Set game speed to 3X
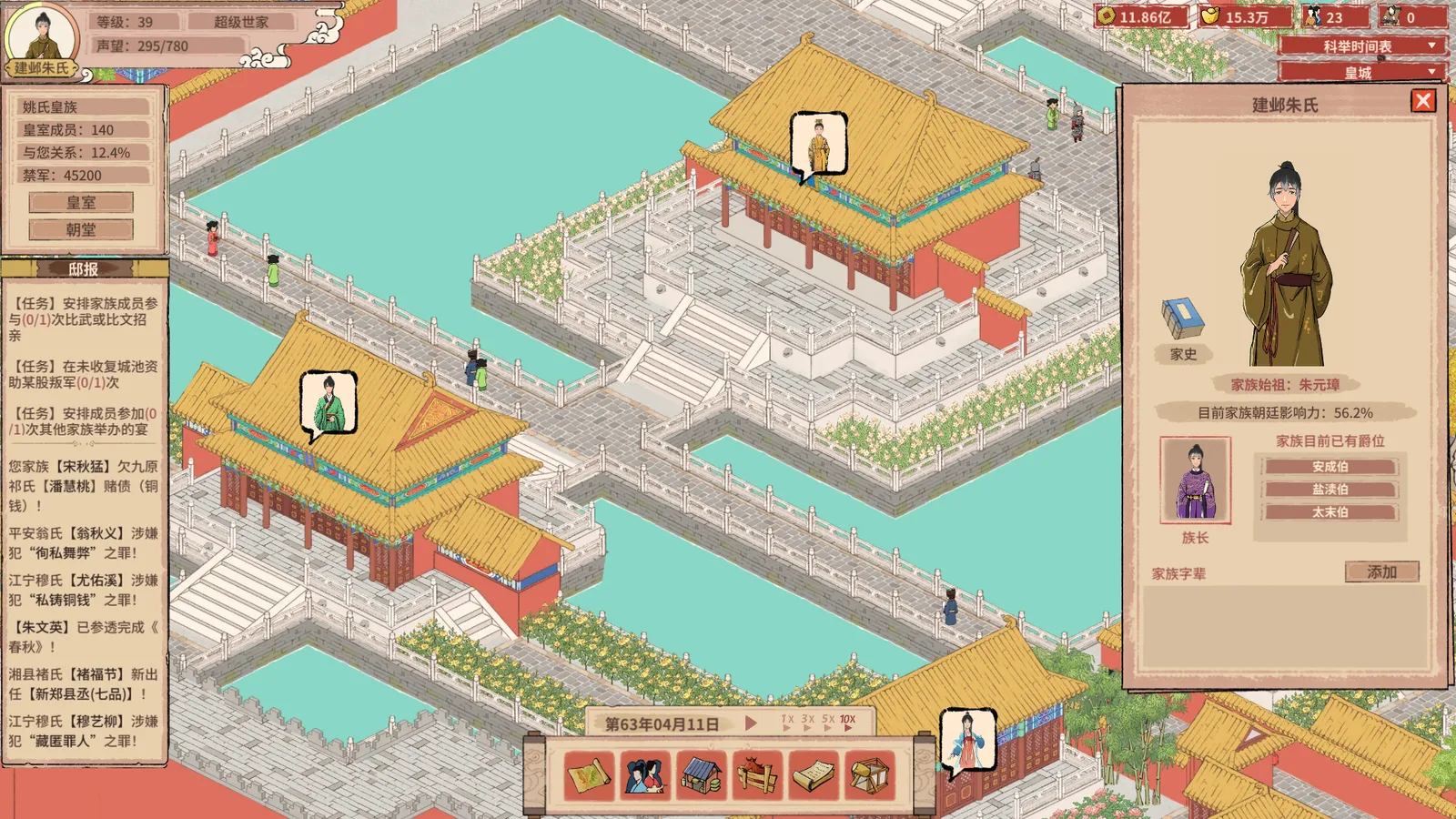The height and width of the screenshot is (819, 1456). tap(807, 722)
